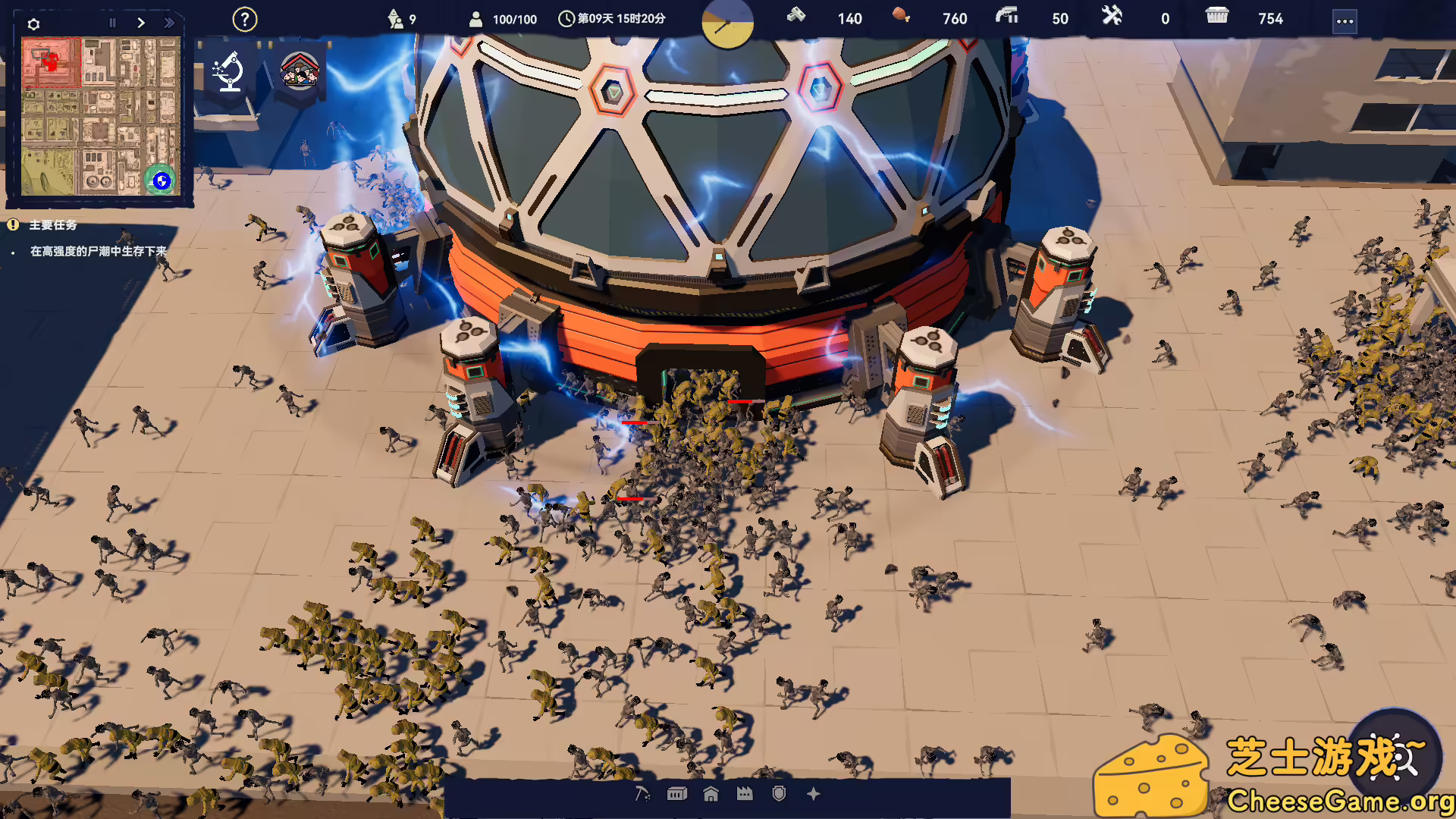Open the four-point star build category
The height and width of the screenshot is (819, 1456).
pos(814,794)
